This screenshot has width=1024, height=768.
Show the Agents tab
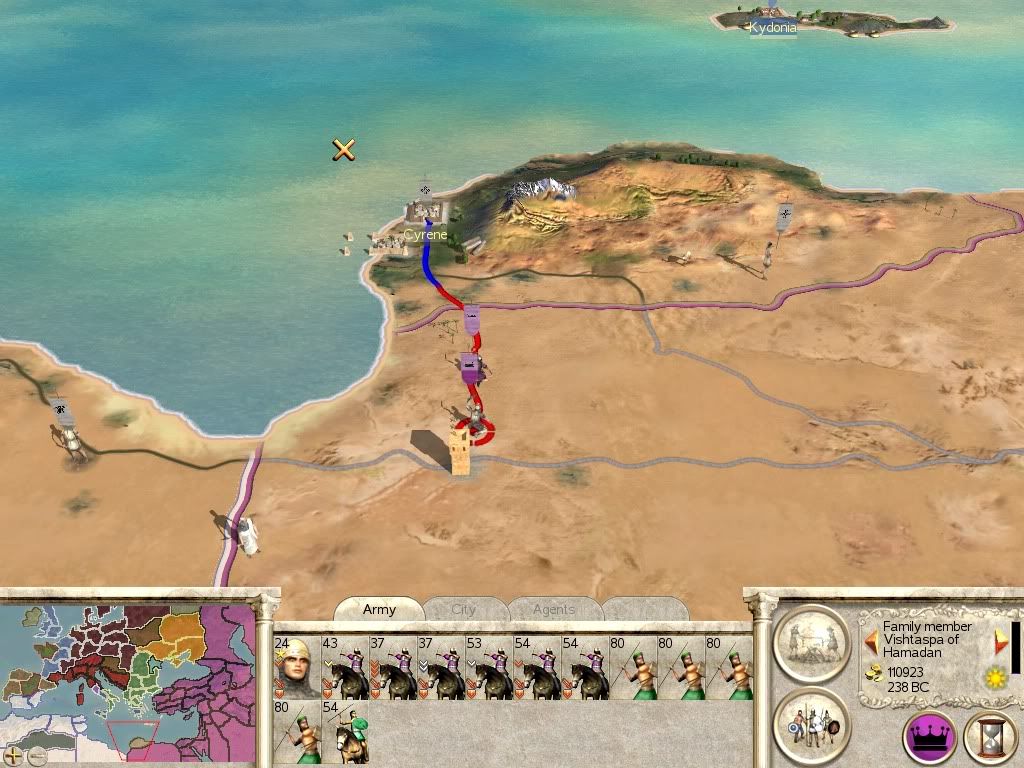coord(553,609)
